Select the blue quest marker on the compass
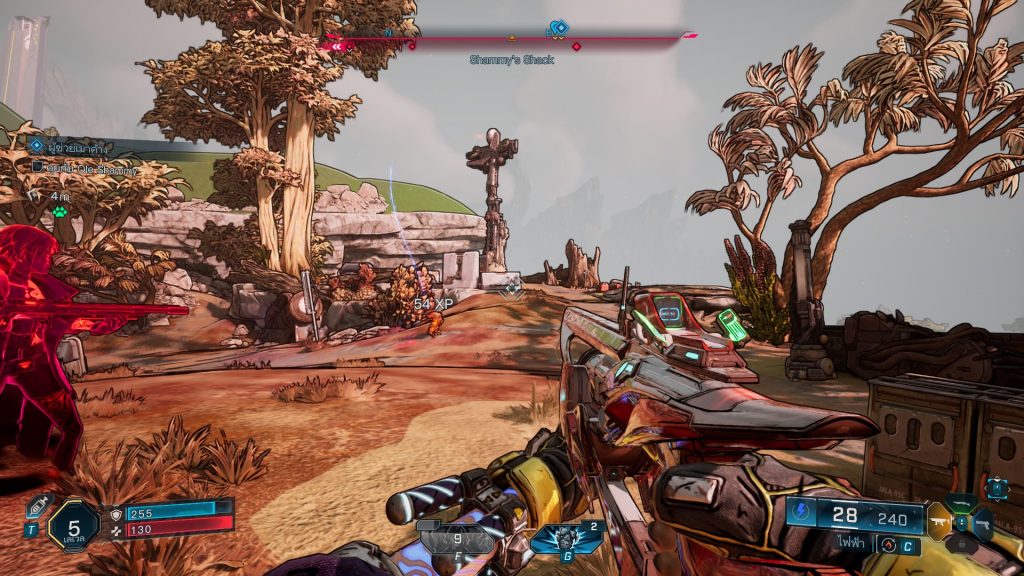This screenshot has width=1024, height=576. (560, 28)
